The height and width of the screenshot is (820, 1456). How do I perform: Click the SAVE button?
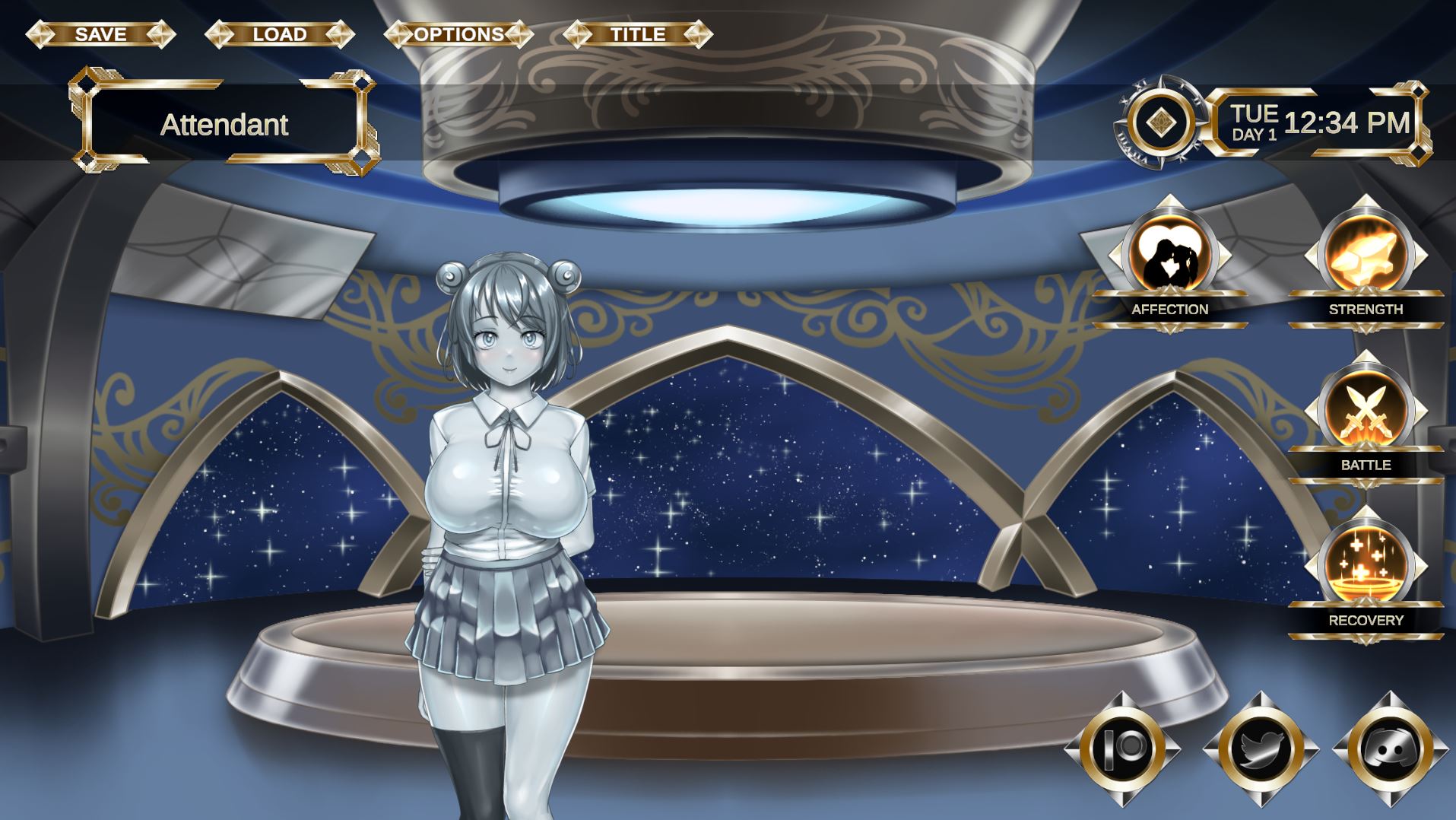click(x=100, y=34)
